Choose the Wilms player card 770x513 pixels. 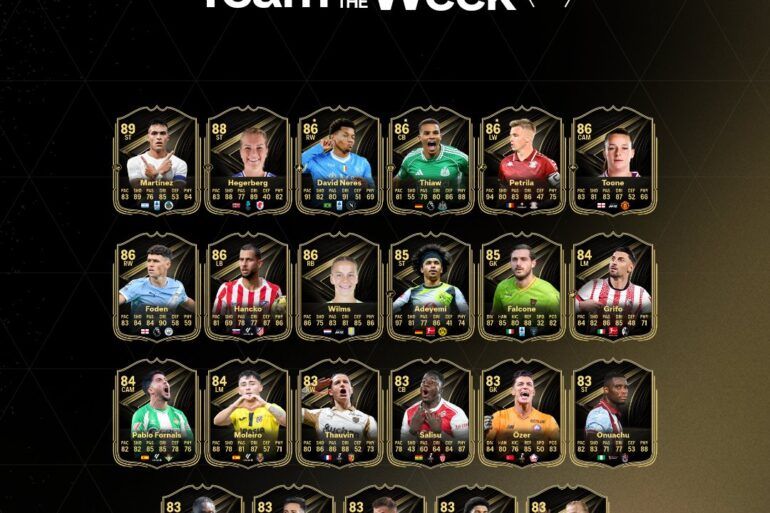click(339, 287)
